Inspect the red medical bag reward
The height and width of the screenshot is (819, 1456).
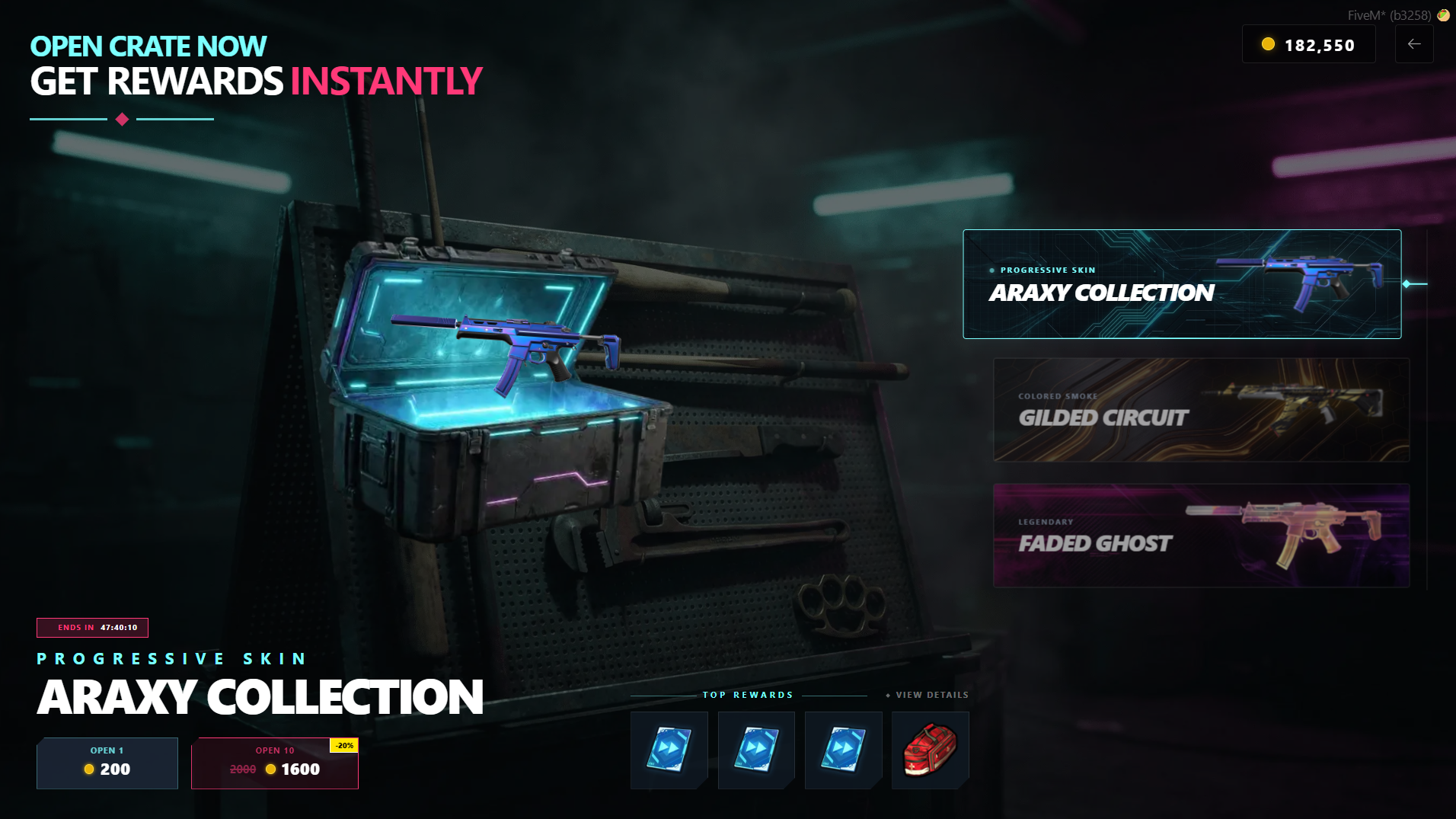(x=930, y=750)
